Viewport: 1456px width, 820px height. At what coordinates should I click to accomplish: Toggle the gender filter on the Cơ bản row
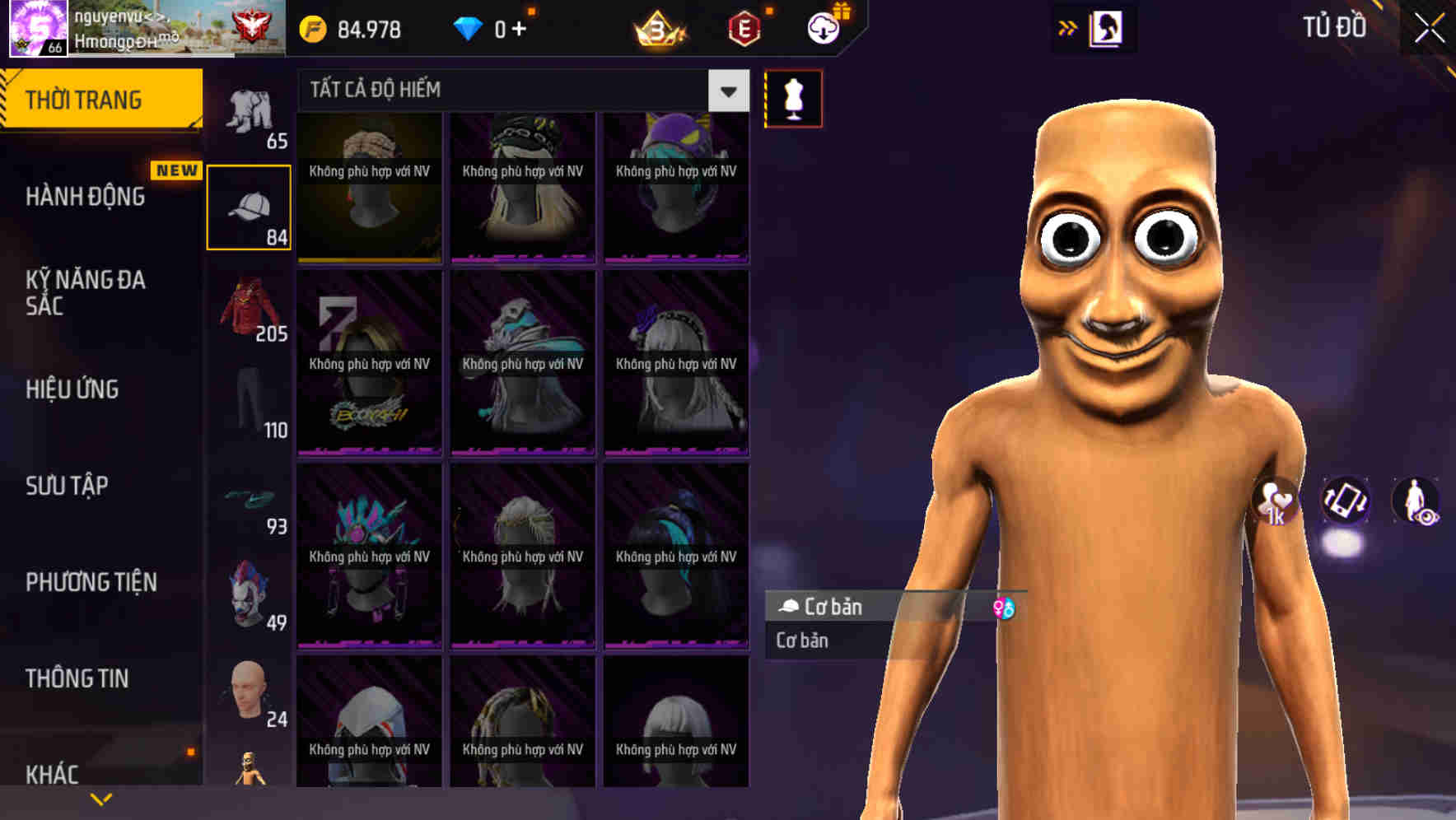point(1006,607)
